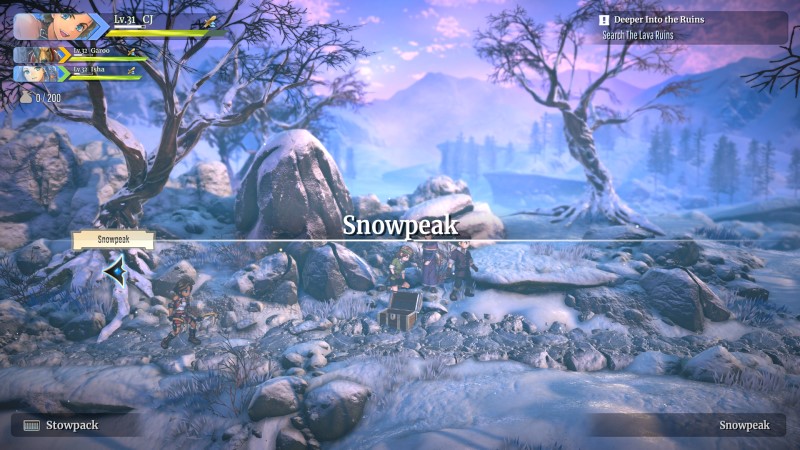This screenshot has width=800, height=450.
Task: Click the resource bag counter icon
Action: click(x=25, y=97)
